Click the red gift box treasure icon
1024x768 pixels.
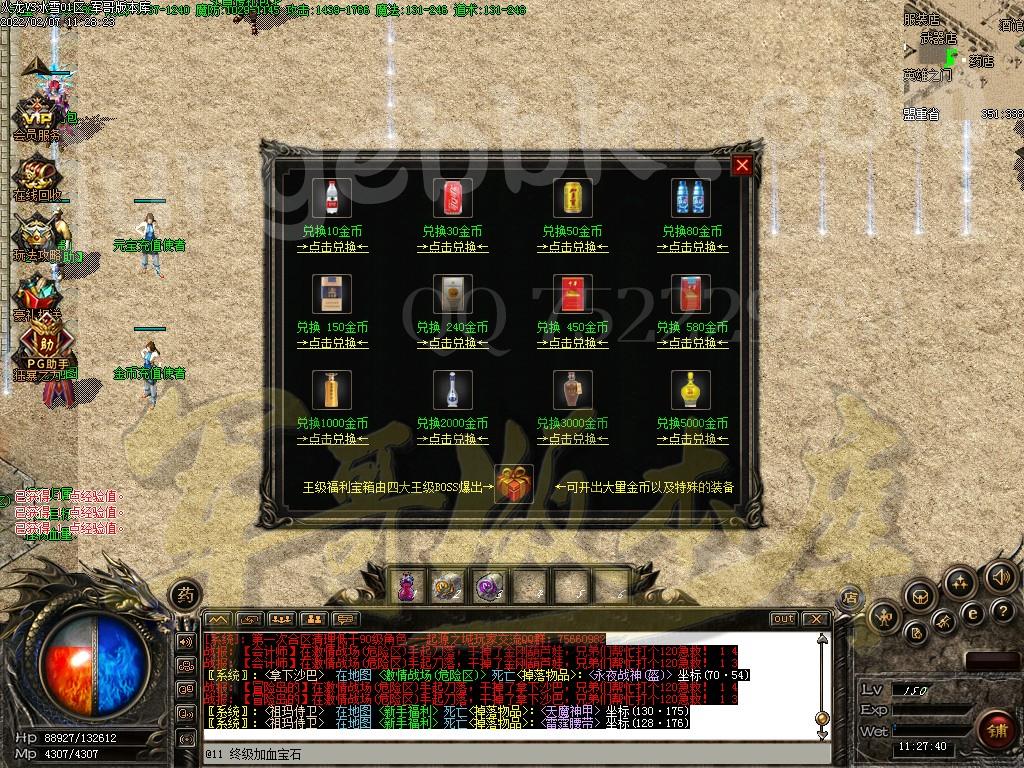point(514,485)
